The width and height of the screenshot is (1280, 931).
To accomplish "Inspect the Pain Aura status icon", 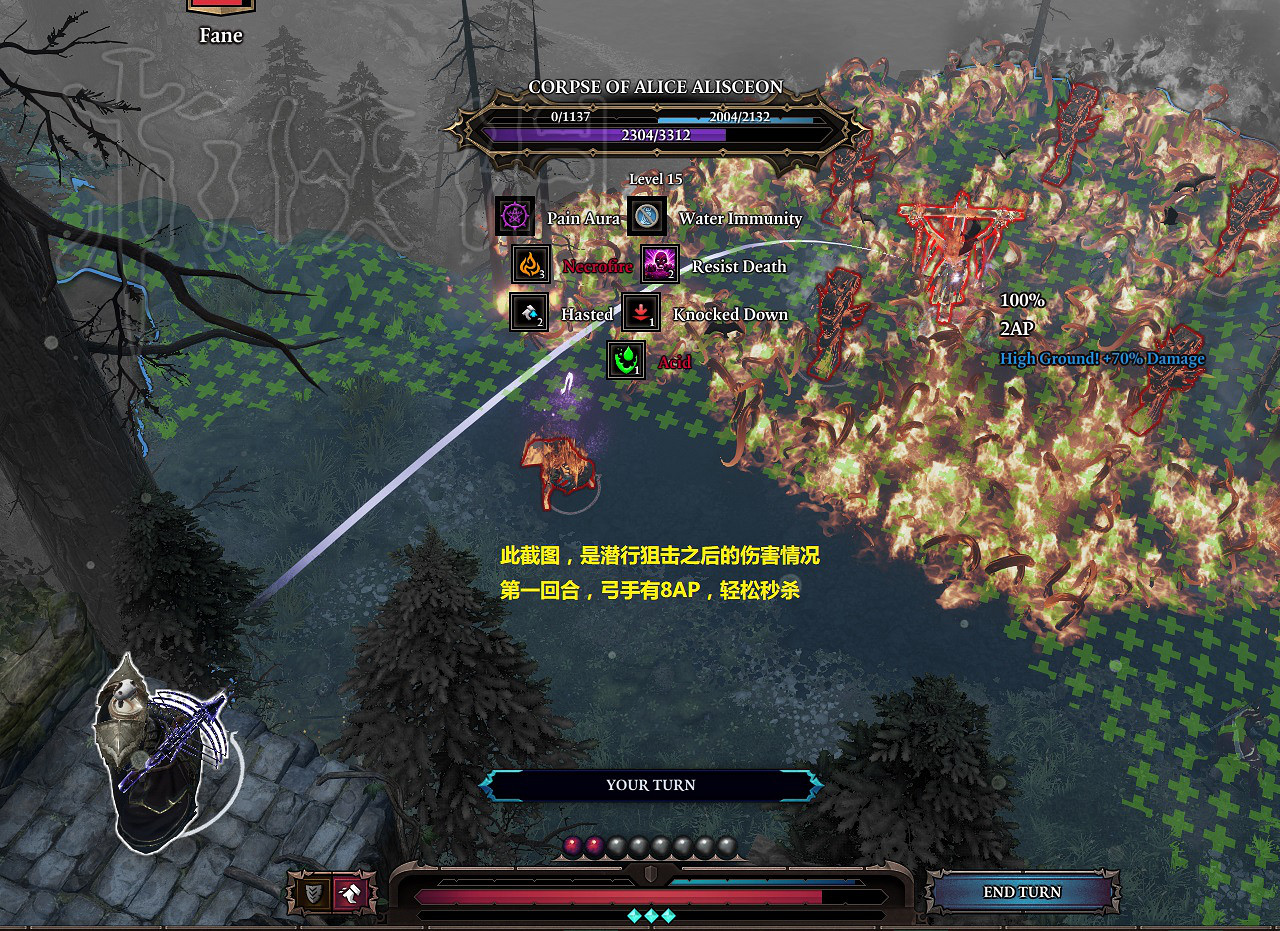I will coord(515,216).
